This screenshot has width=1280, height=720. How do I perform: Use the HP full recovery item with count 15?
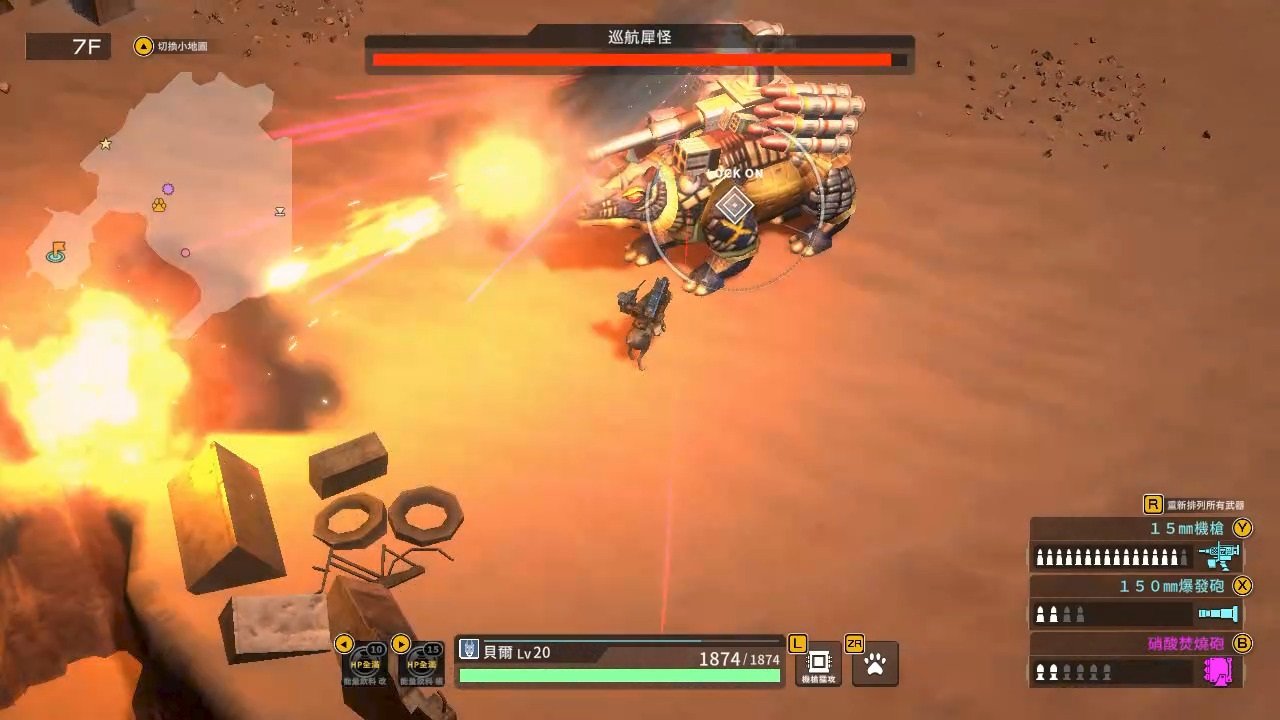(x=421, y=662)
